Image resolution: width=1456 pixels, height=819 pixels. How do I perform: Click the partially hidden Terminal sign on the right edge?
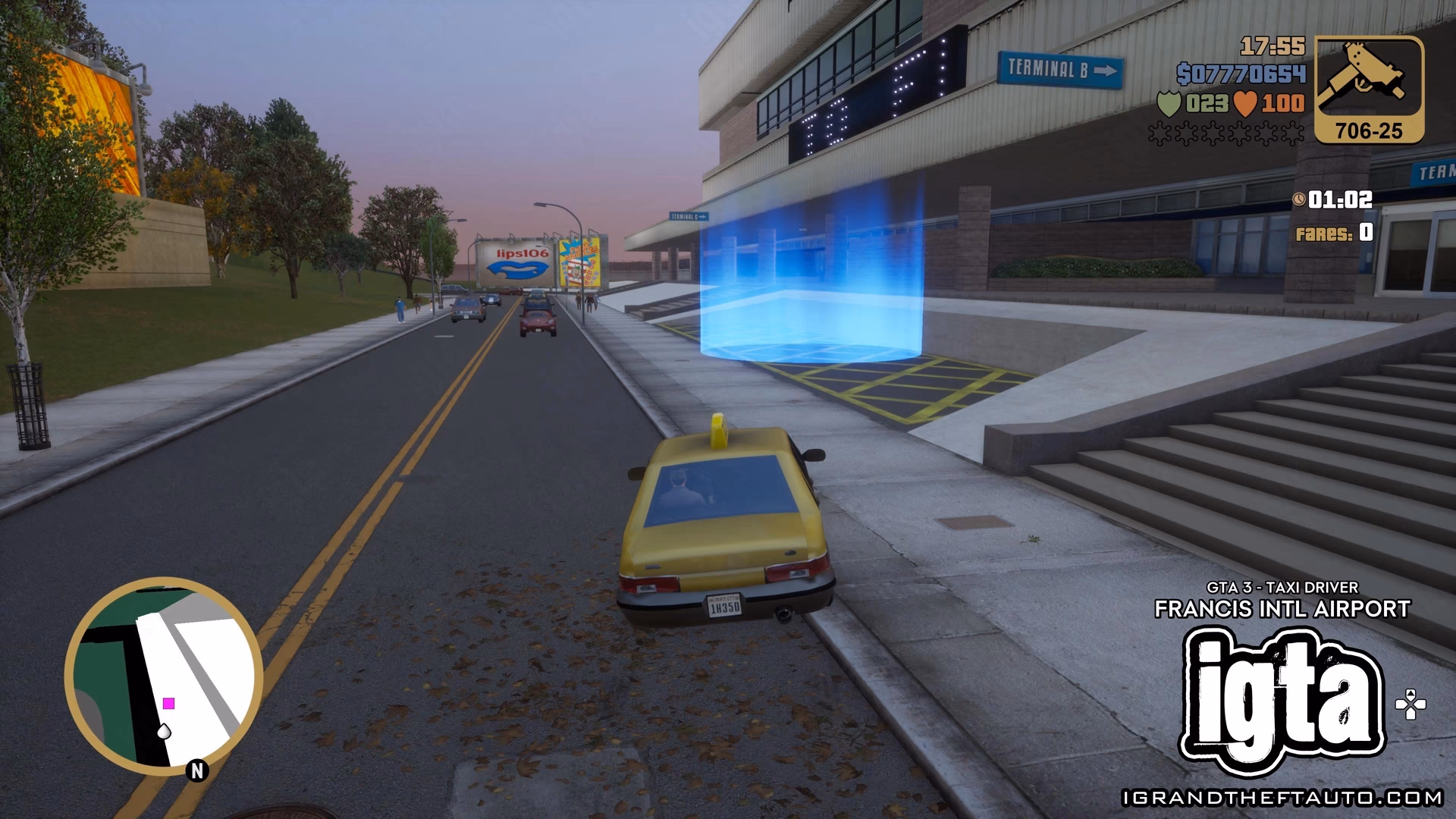click(x=1436, y=172)
